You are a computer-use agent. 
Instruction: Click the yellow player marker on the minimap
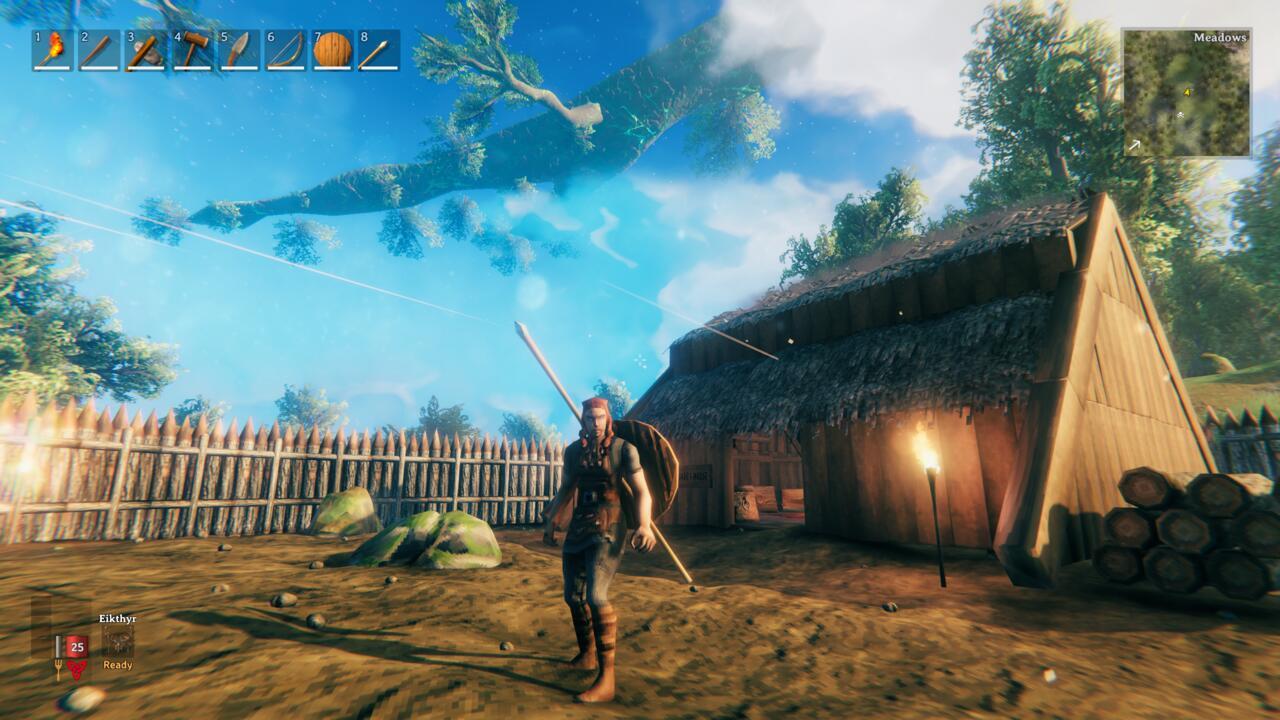pos(1188,93)
